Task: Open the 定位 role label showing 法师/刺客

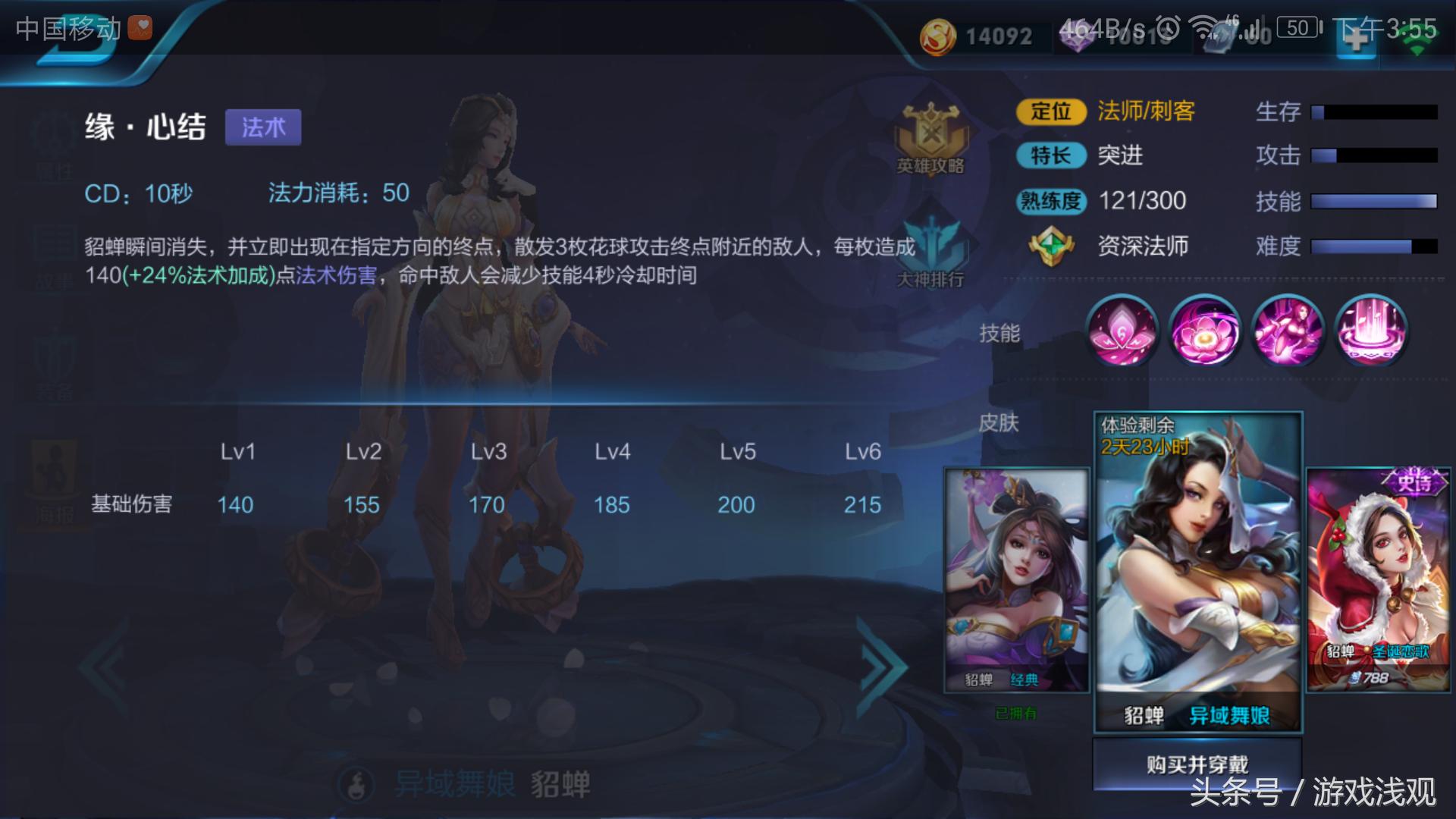Action: pos(1050,111)
